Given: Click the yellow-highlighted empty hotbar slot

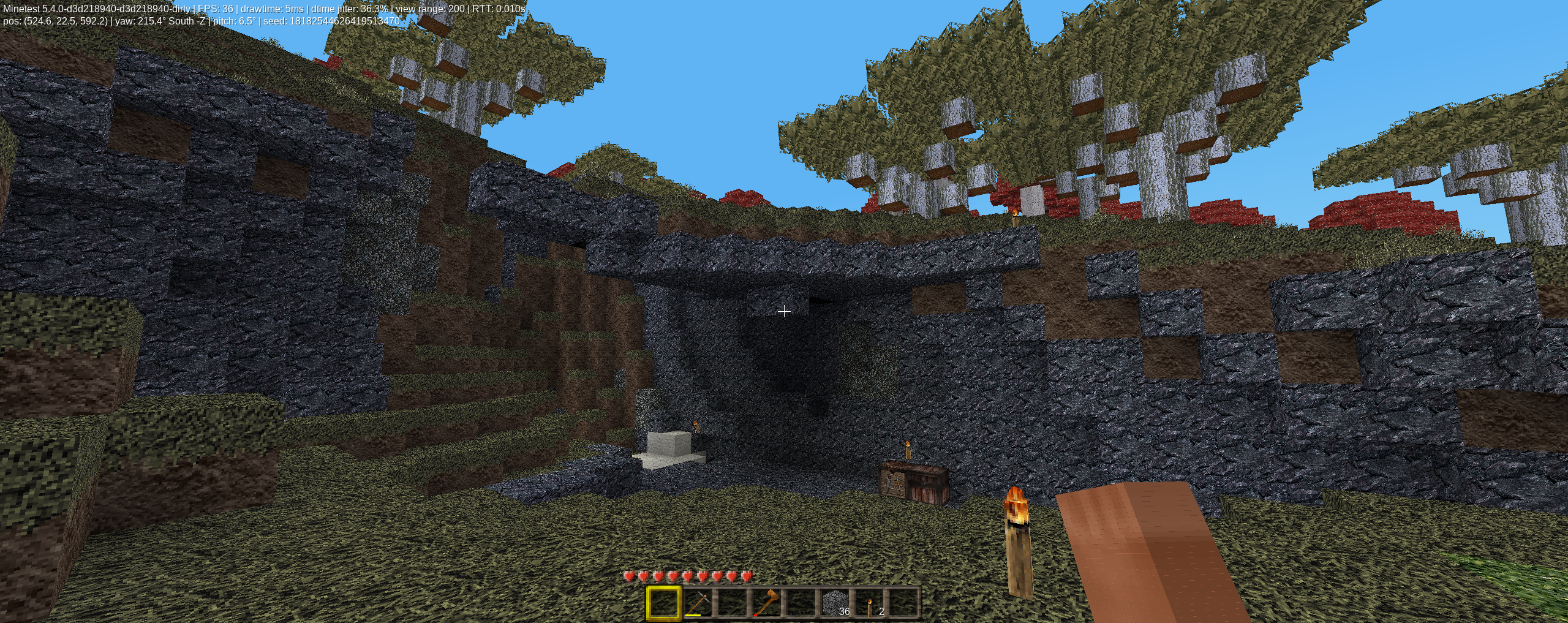Looking at the screenshot, I should pyautogui.click(x=664, y=603).
